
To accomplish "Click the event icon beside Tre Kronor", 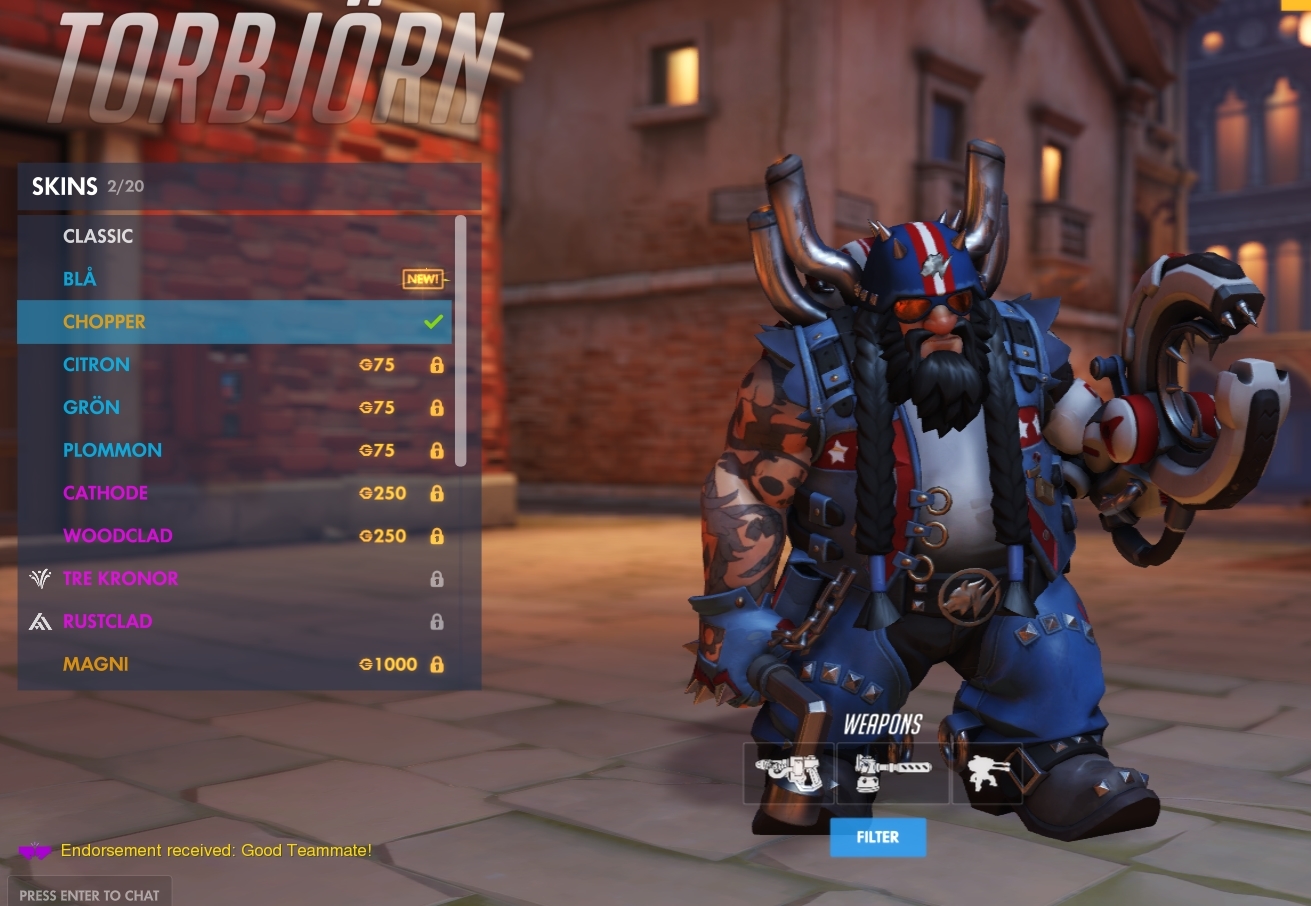I will [39, 578].
